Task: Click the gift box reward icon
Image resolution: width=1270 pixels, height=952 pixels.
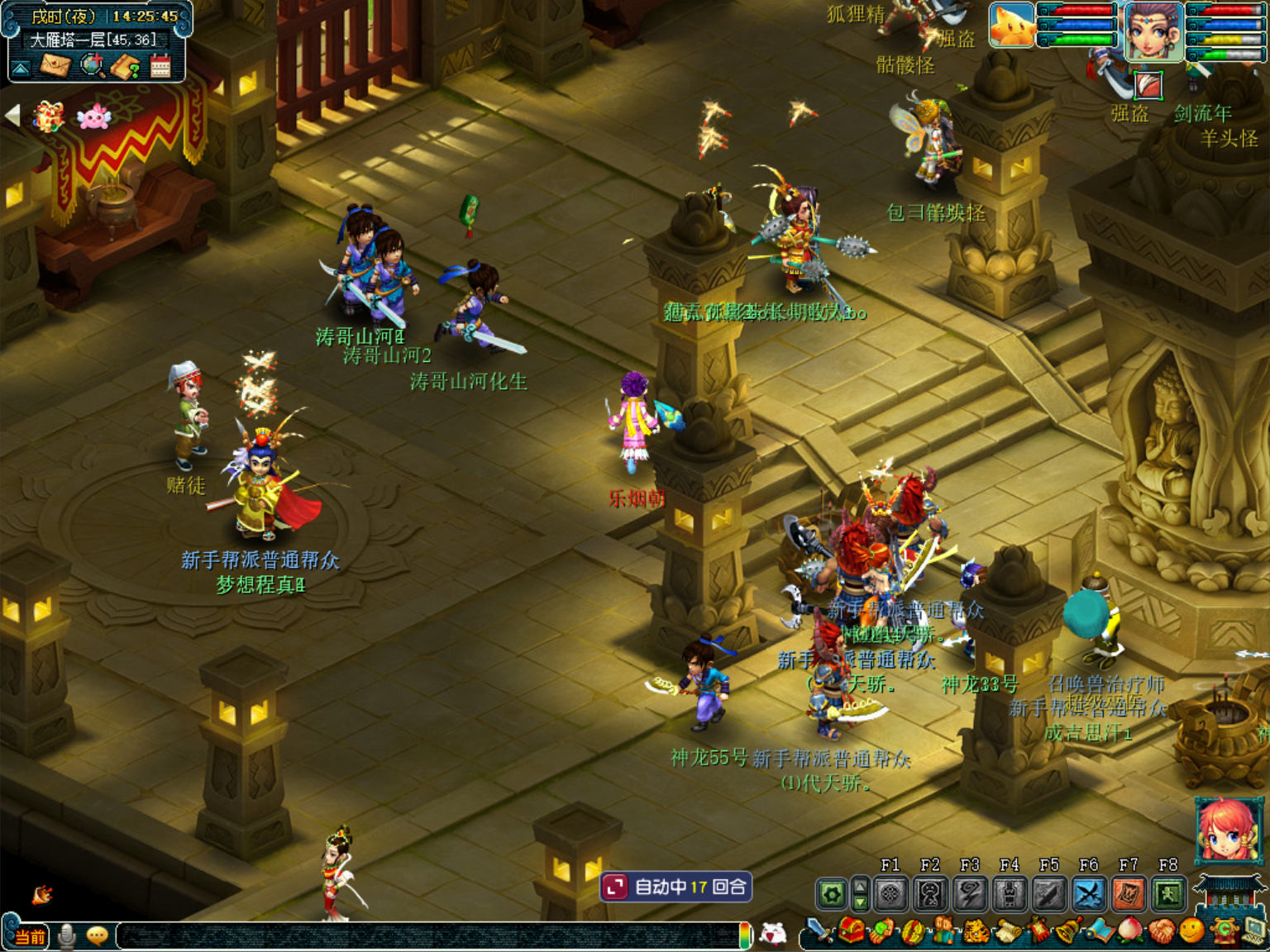Action: pos(49,117)
